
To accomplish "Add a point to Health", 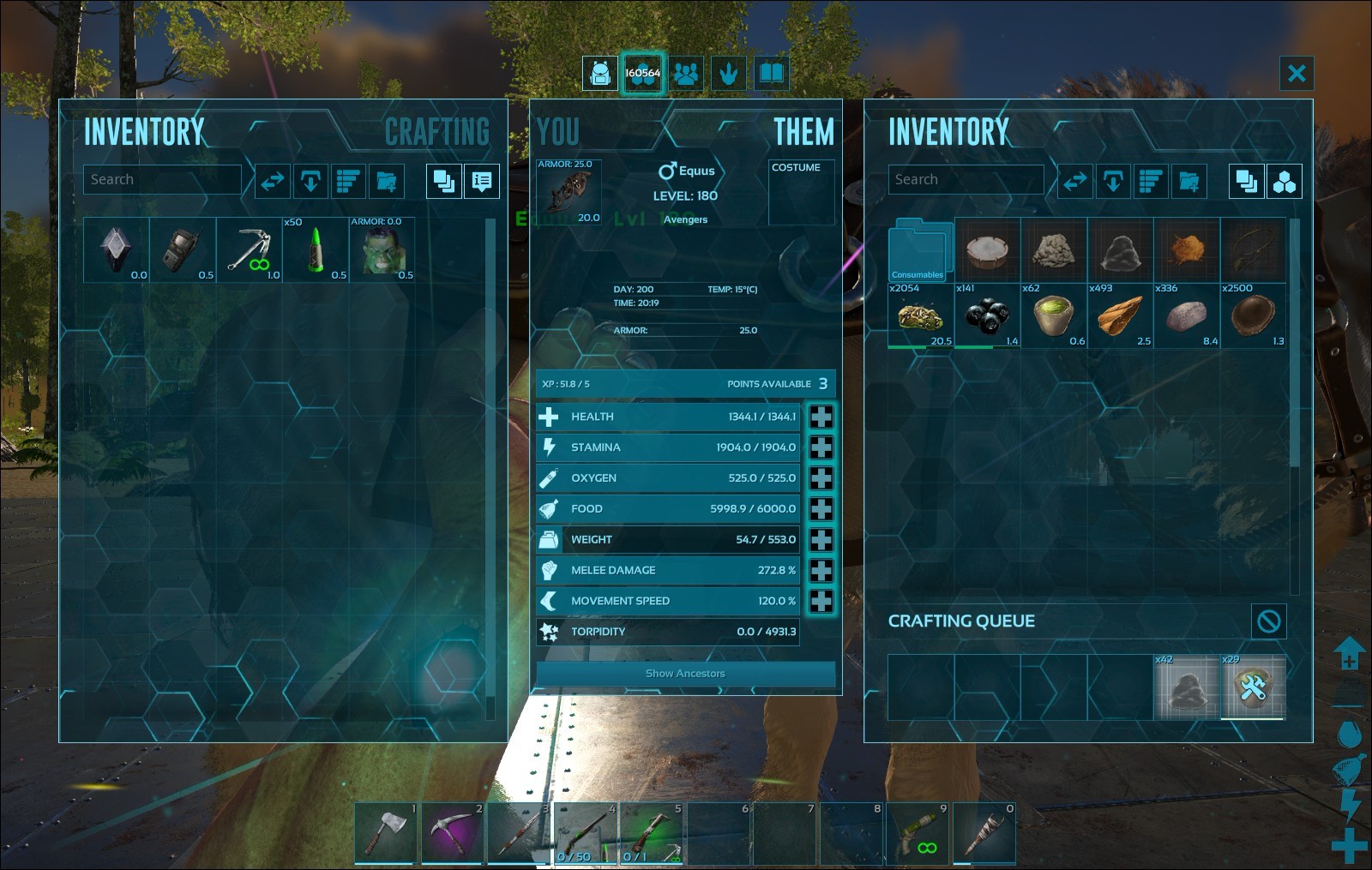I will [821, 417].
